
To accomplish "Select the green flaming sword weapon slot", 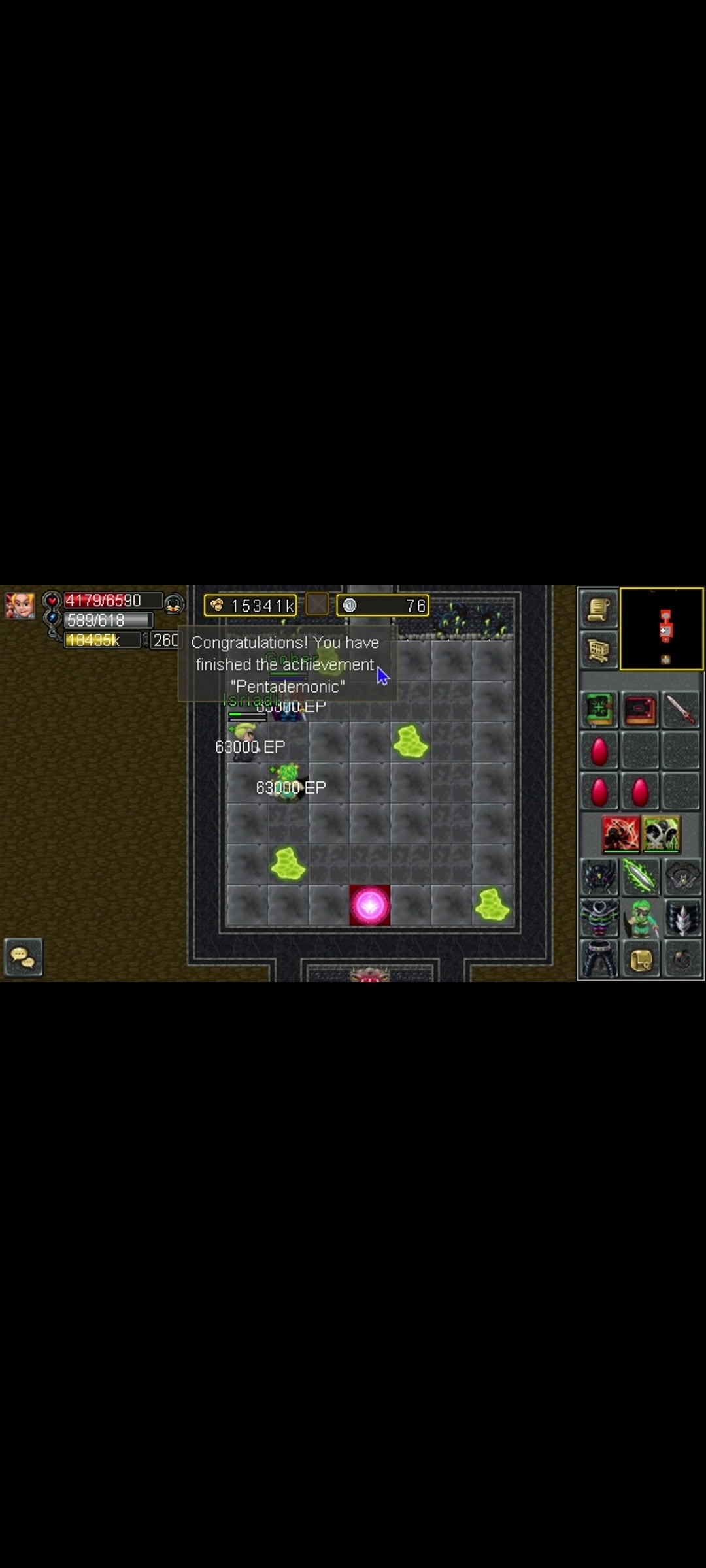I will tap(640, 876).
